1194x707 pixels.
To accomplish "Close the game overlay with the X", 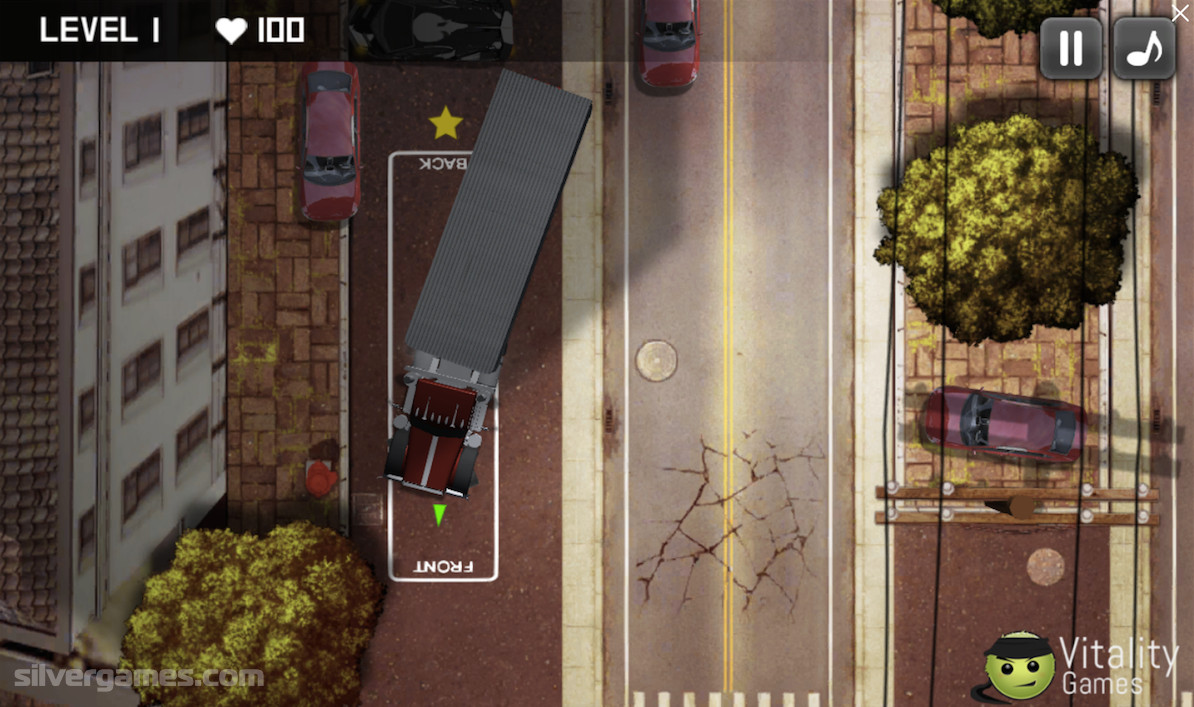I will (1181, 11).
